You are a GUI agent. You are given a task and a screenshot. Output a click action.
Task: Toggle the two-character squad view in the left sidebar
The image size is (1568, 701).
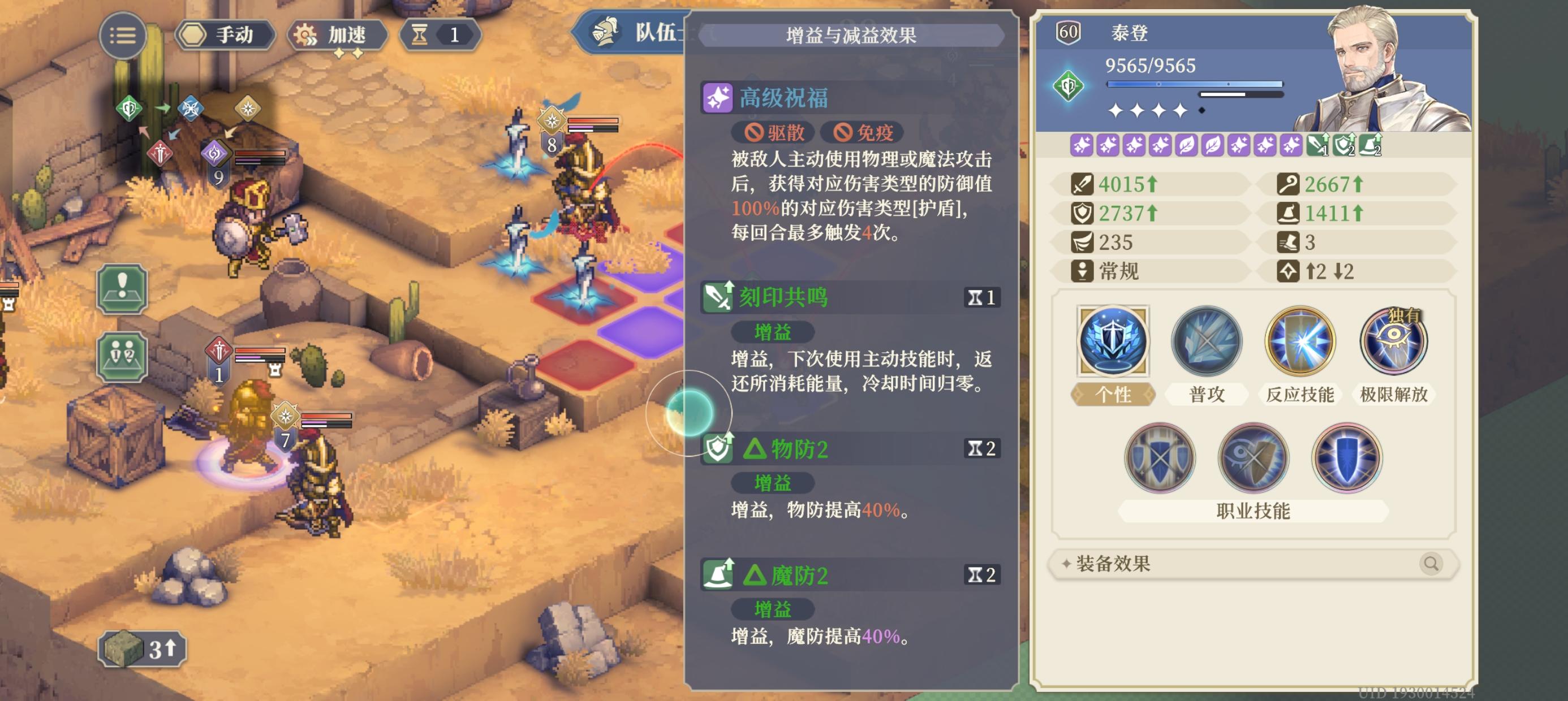tap(122, 357)
